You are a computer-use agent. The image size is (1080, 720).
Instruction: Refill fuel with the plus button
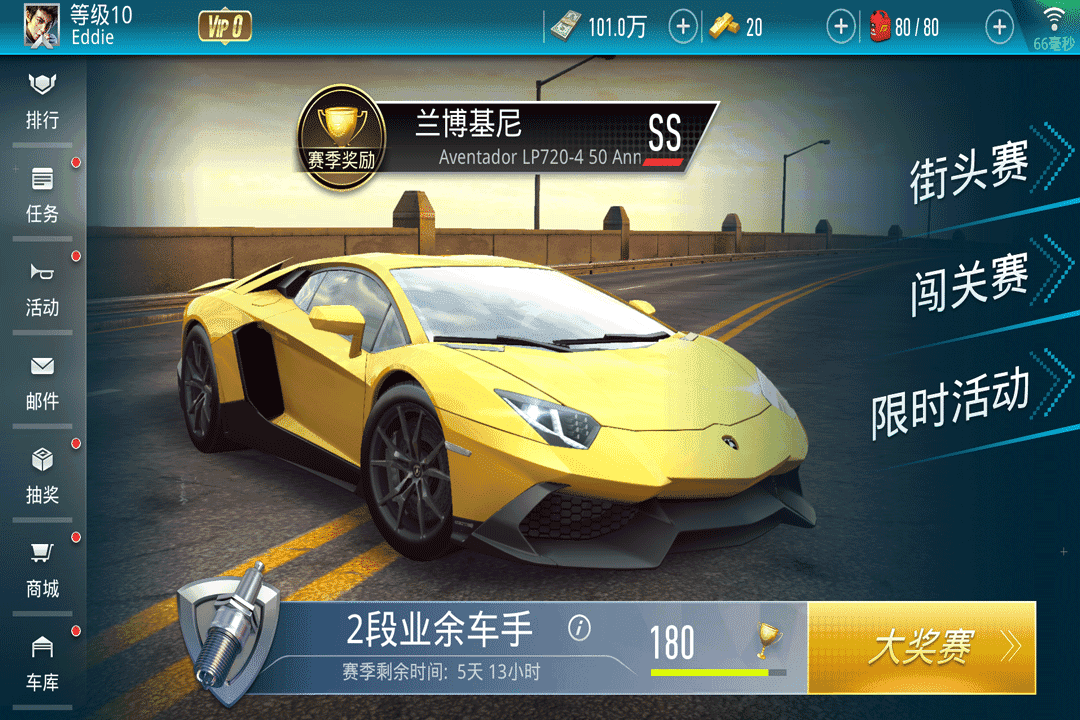[1000, 27]
